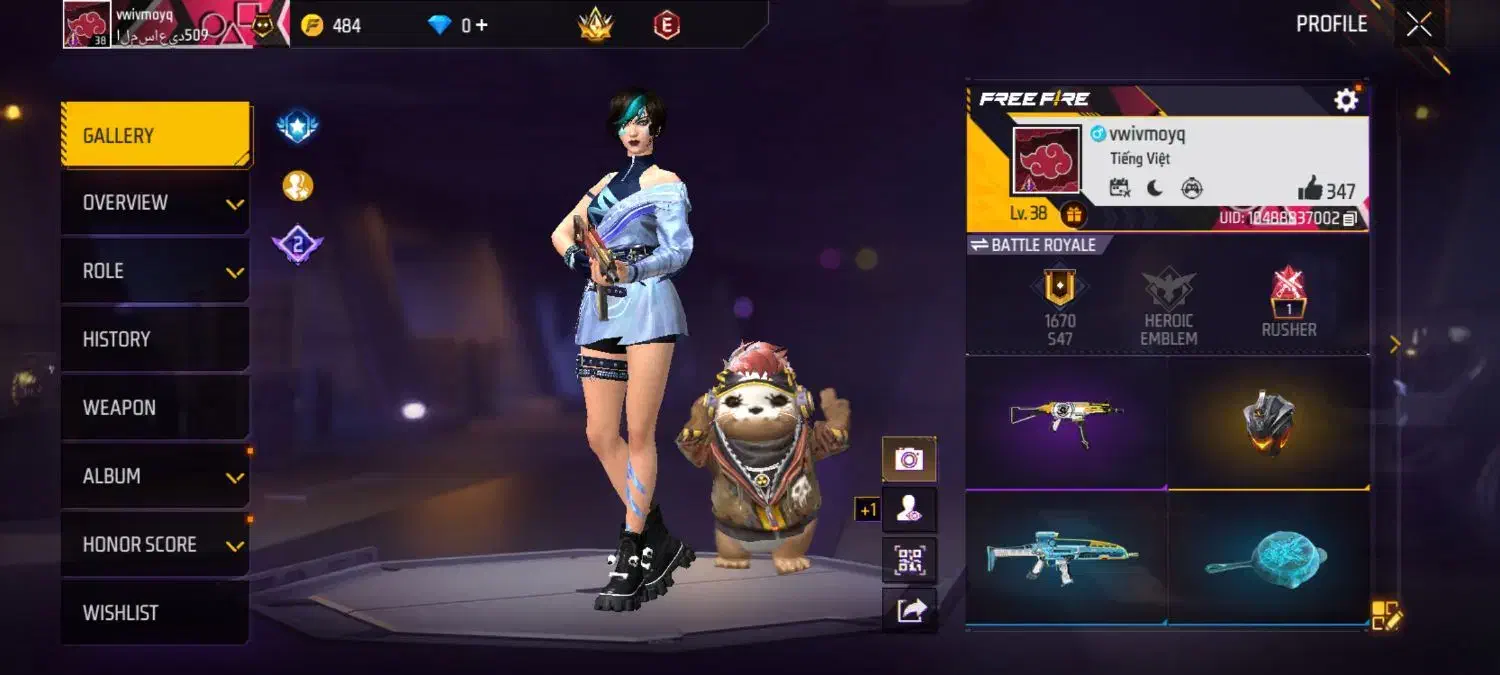Viewport: 1500px width, 675px height.
Task: Select the gold assault rifle skin
Action: pos(1066,421)
